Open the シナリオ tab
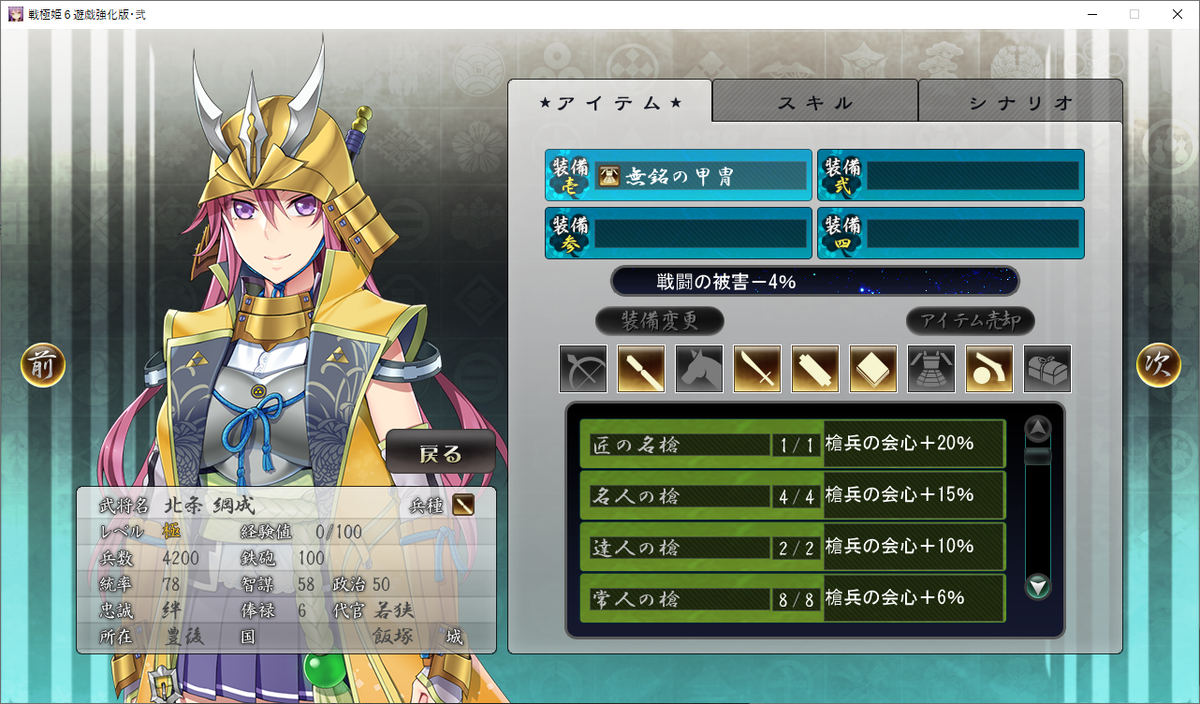The width and height of the screenshot is (1200, 704). [x=1020, y=102]
